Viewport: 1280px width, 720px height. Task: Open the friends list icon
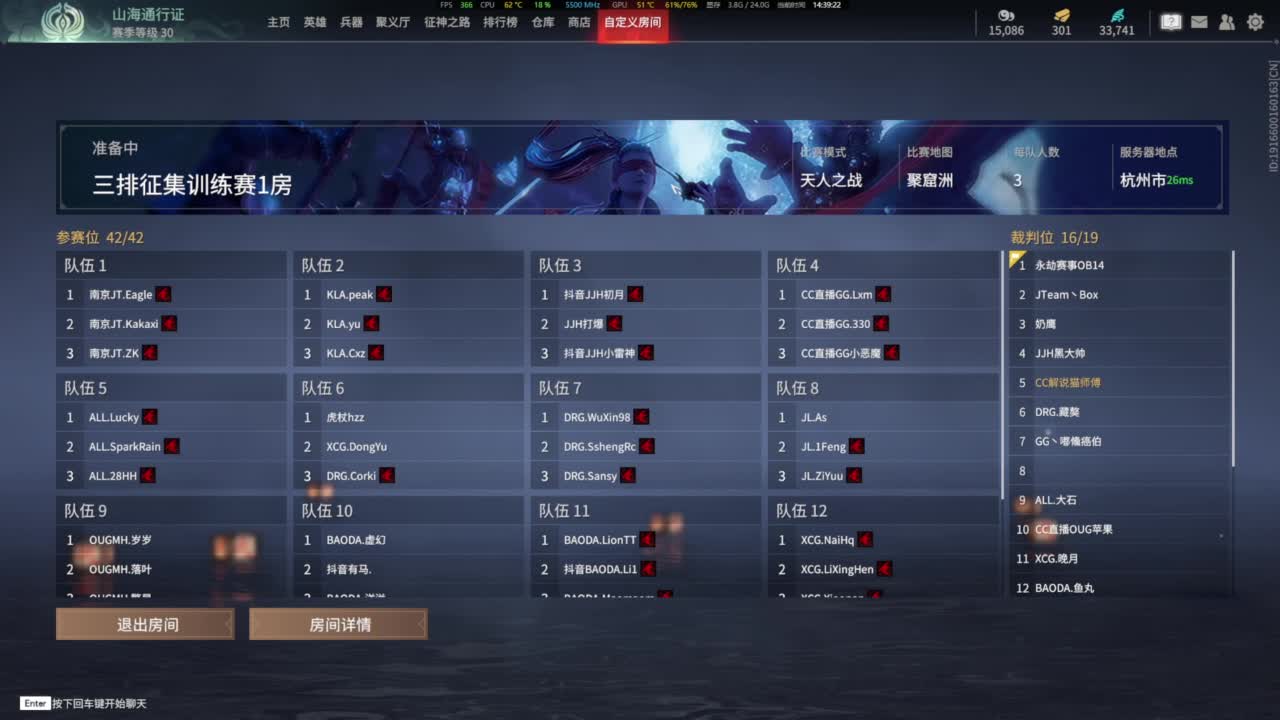1227,21
